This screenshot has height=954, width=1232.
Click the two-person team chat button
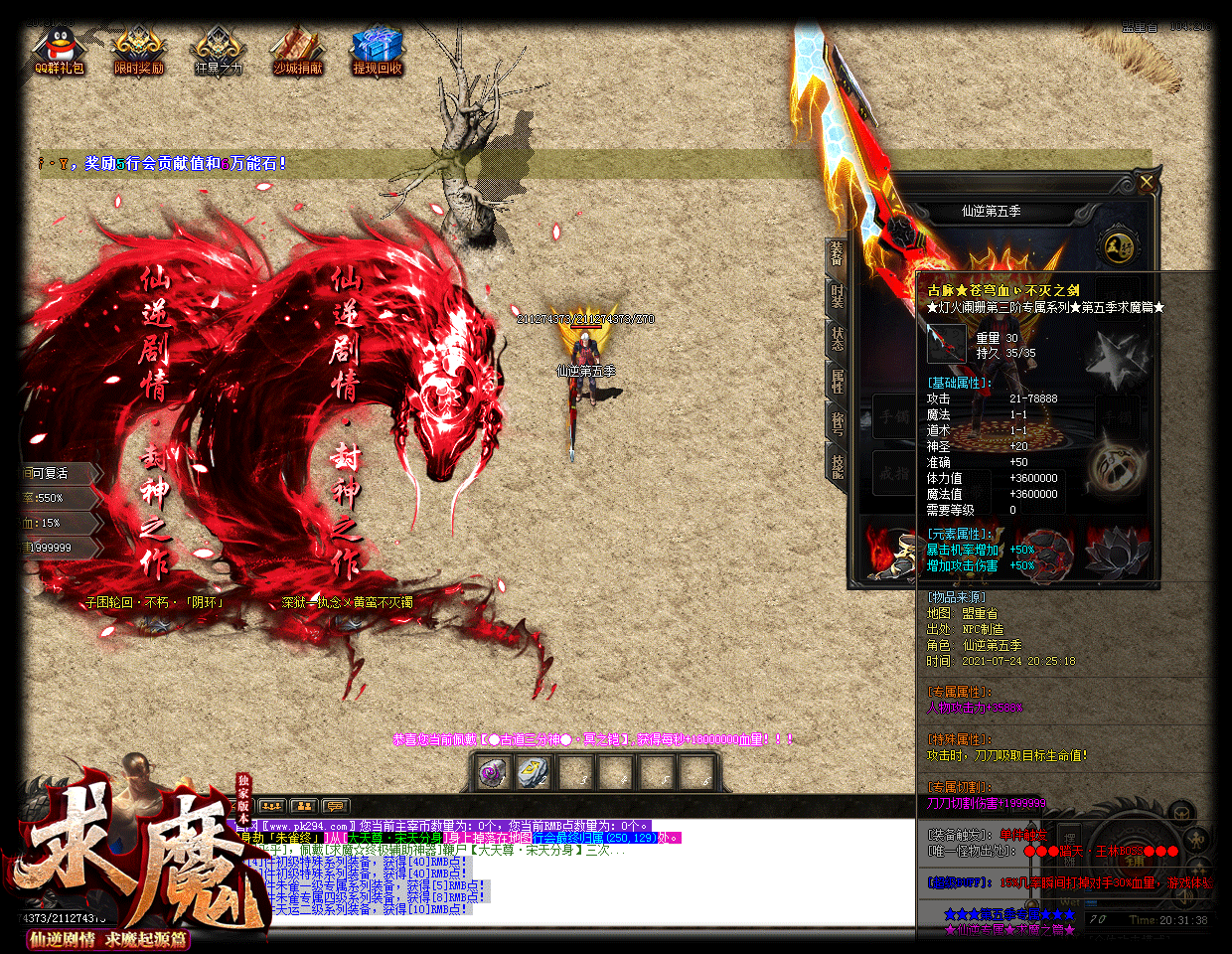303,806
